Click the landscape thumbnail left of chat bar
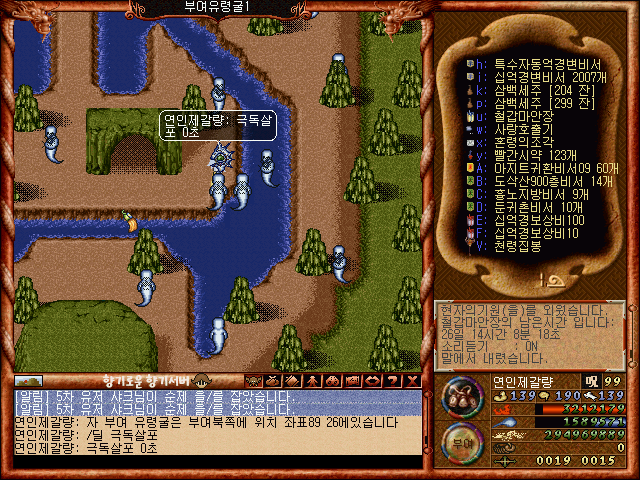Screen dimensions: 640x480 pos(28,381)
